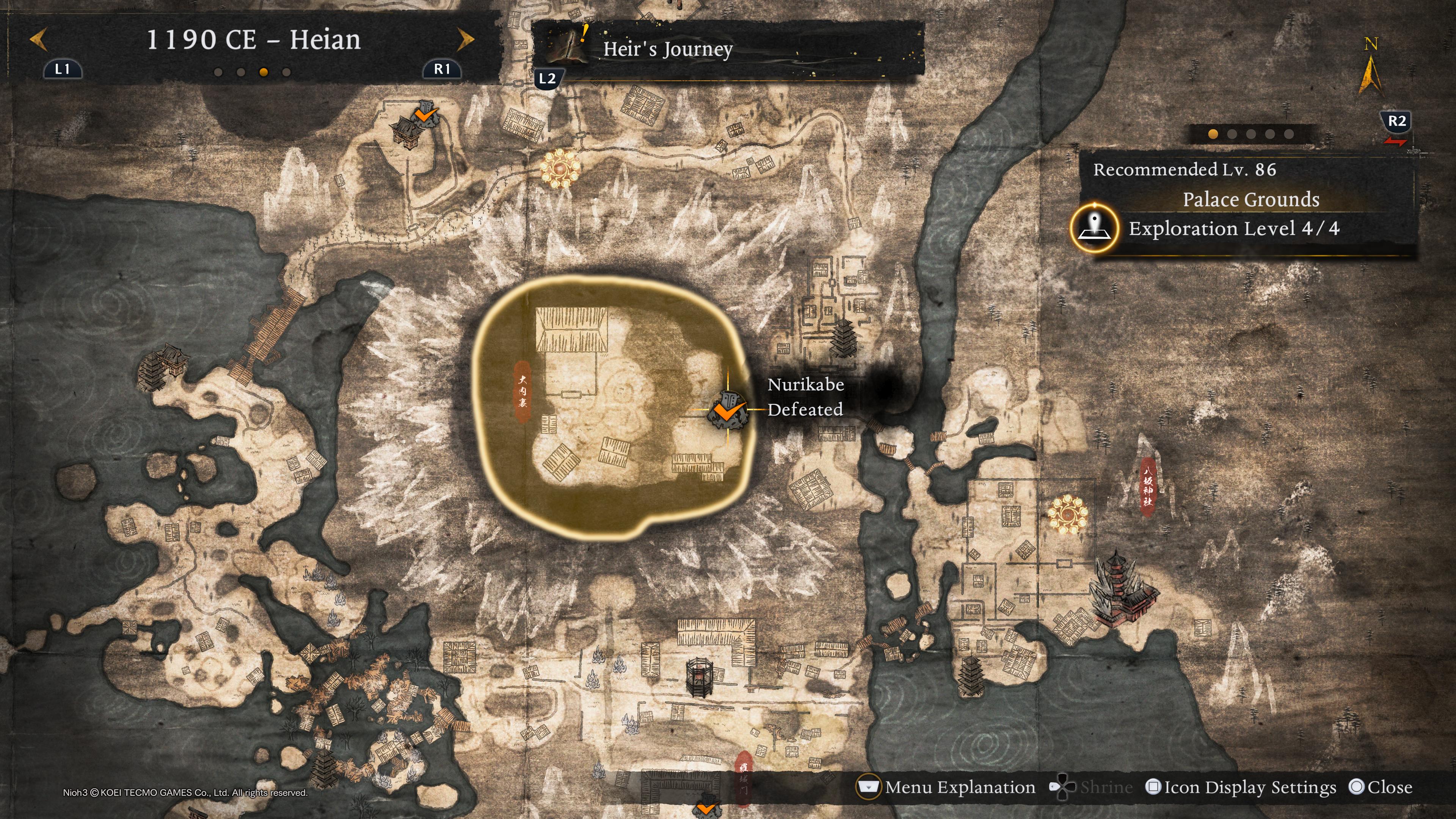Switch to the next era with right arrow
Image resolution: width=1456 pixels, height=819 pixels.
pos(465,40)
